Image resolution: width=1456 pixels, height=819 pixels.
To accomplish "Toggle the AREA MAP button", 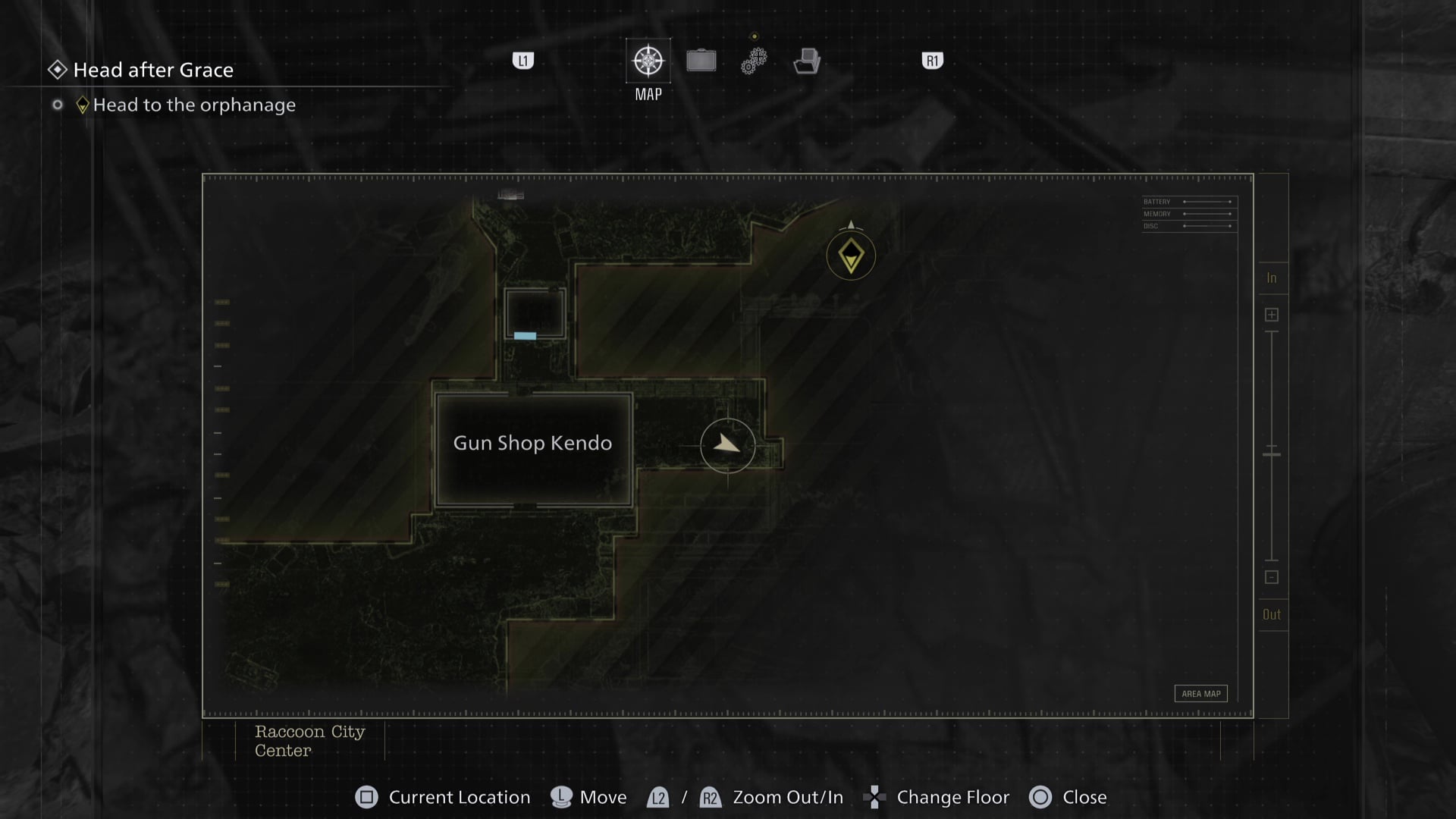I will pyautogui.click(x=1200, y=694).
